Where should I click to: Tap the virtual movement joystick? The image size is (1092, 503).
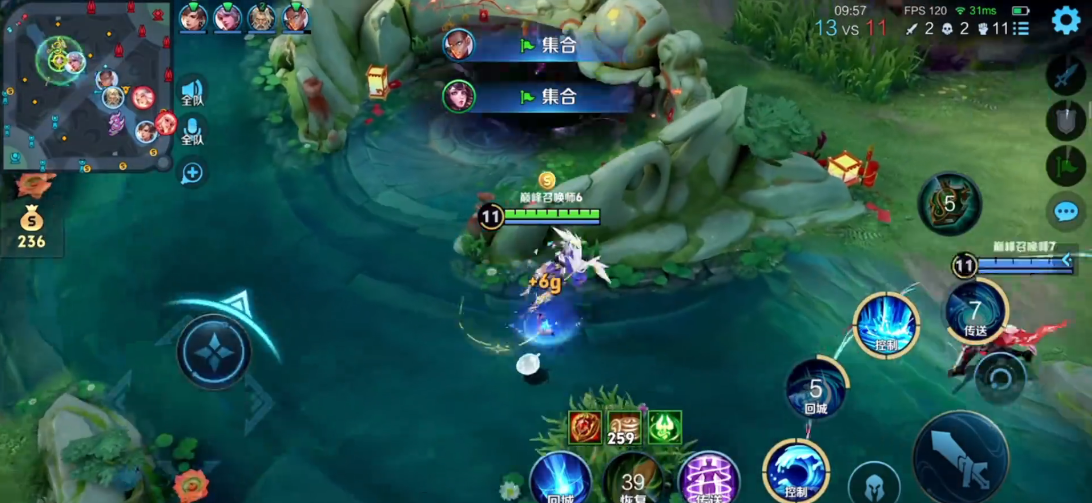tap(214, 351)
